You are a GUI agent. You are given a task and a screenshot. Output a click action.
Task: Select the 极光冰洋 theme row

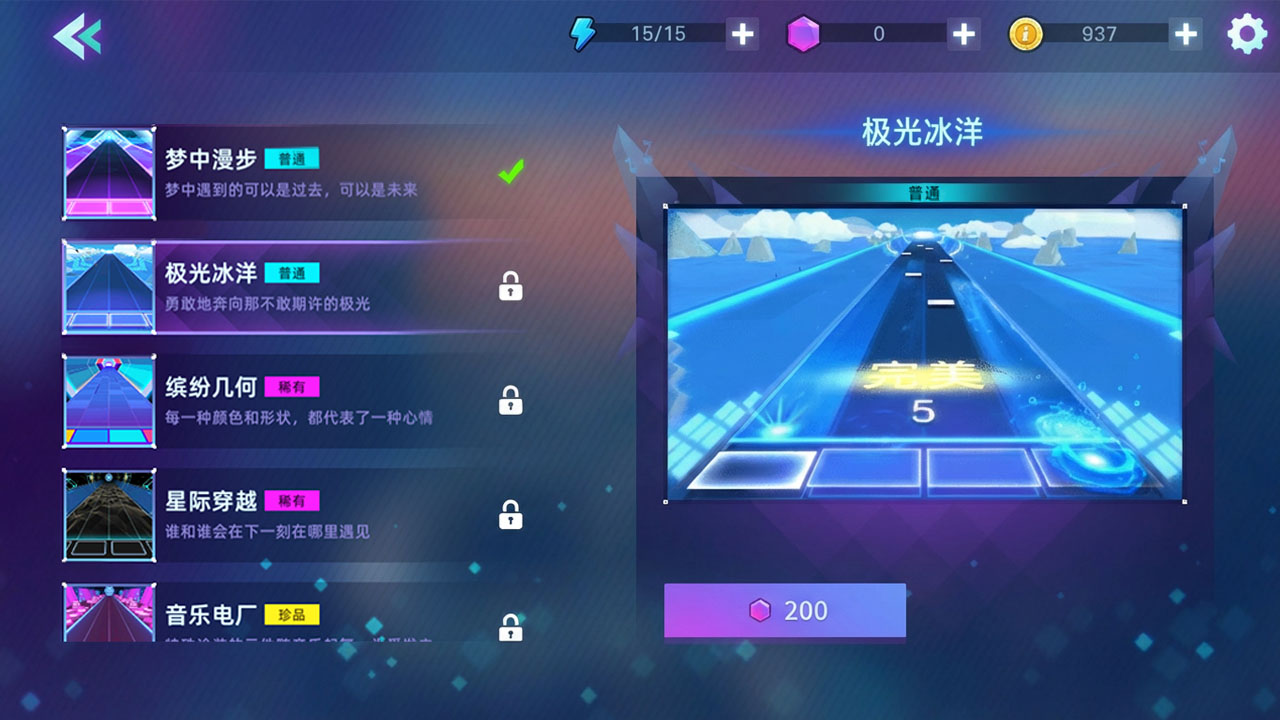click(x=300, y=287)
